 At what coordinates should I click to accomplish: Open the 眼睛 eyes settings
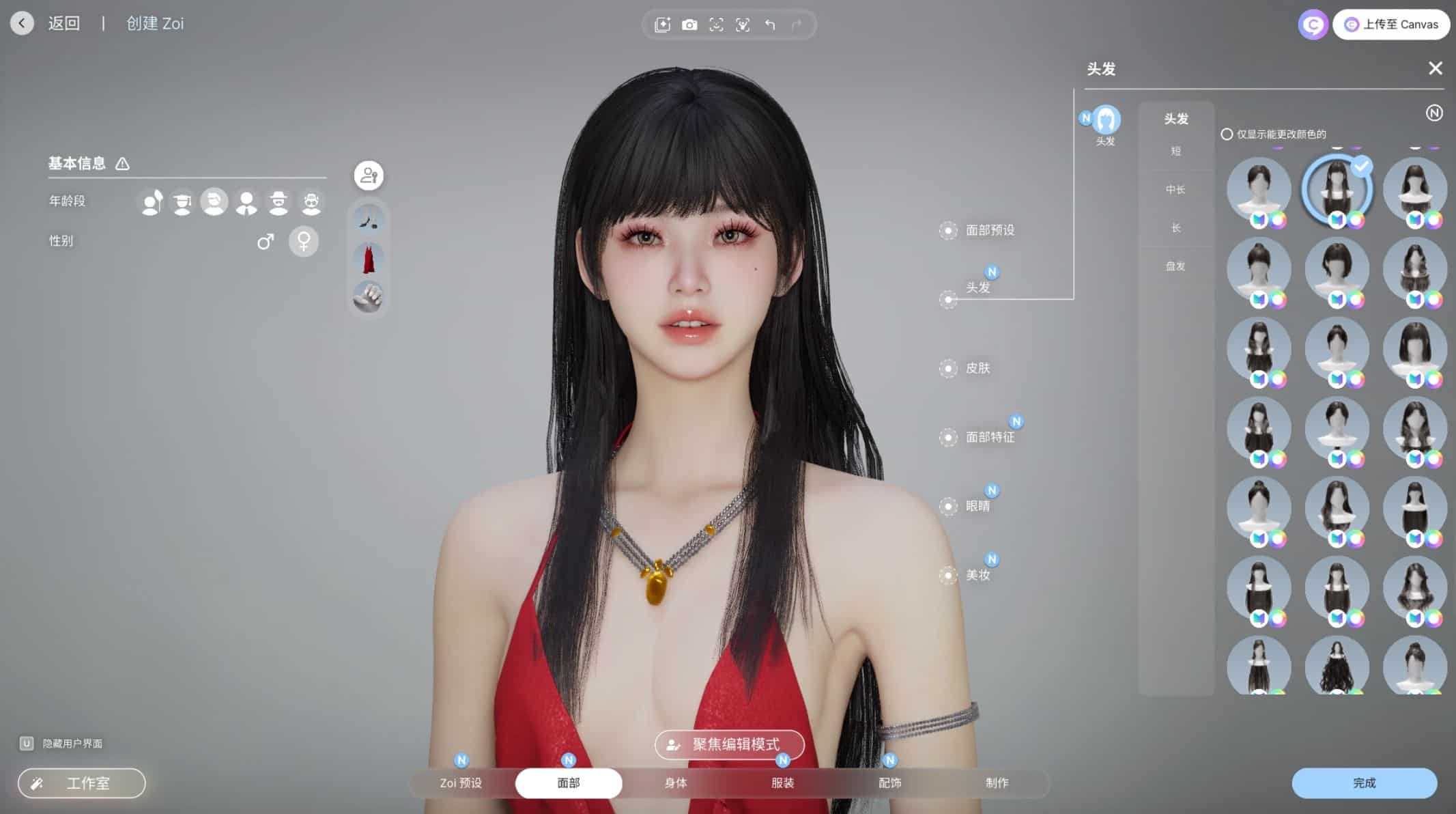(x=977, y=506)
